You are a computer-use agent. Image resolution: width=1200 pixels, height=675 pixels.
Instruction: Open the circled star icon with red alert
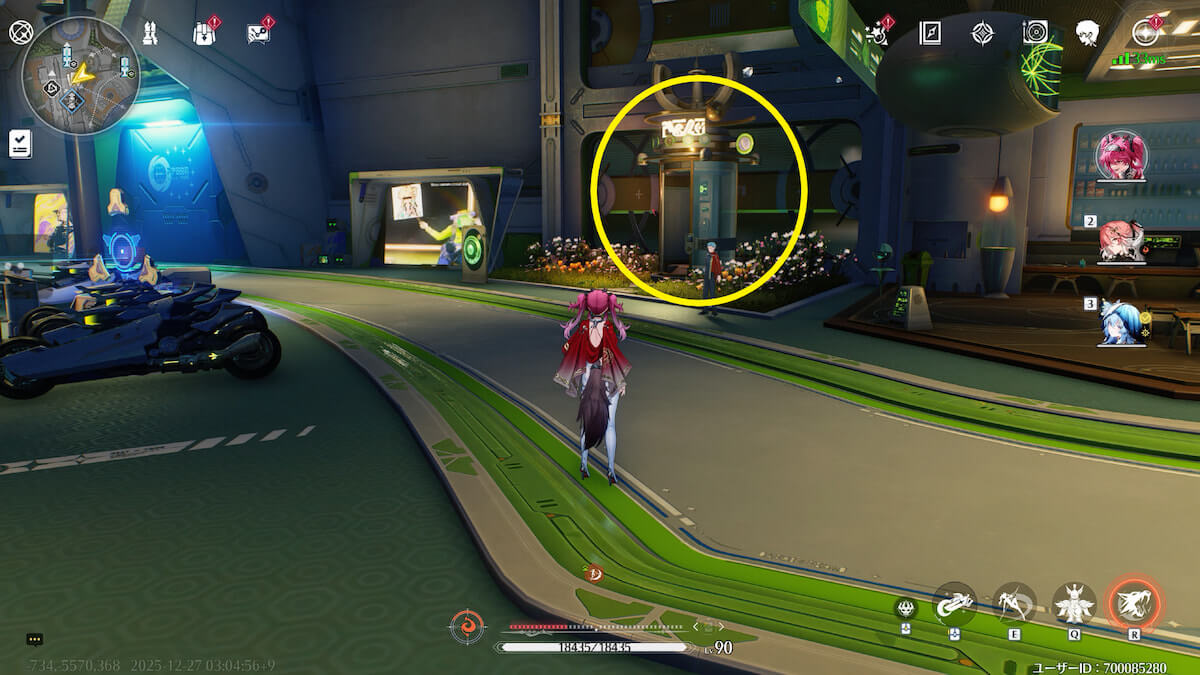pyautogui.click(x=1145, y=33)
